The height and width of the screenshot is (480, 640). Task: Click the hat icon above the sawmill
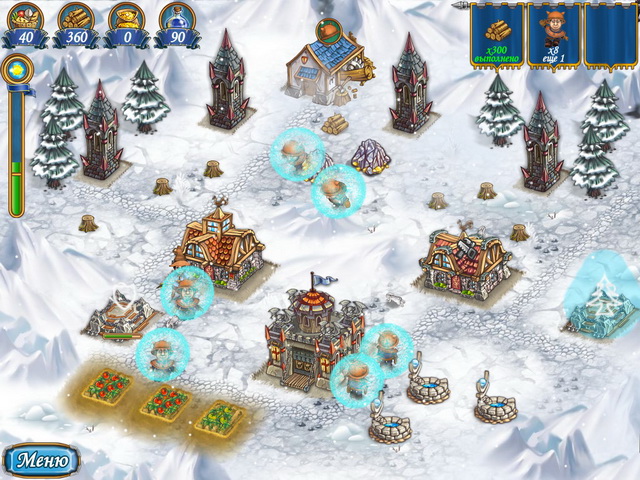click(328, 29)
